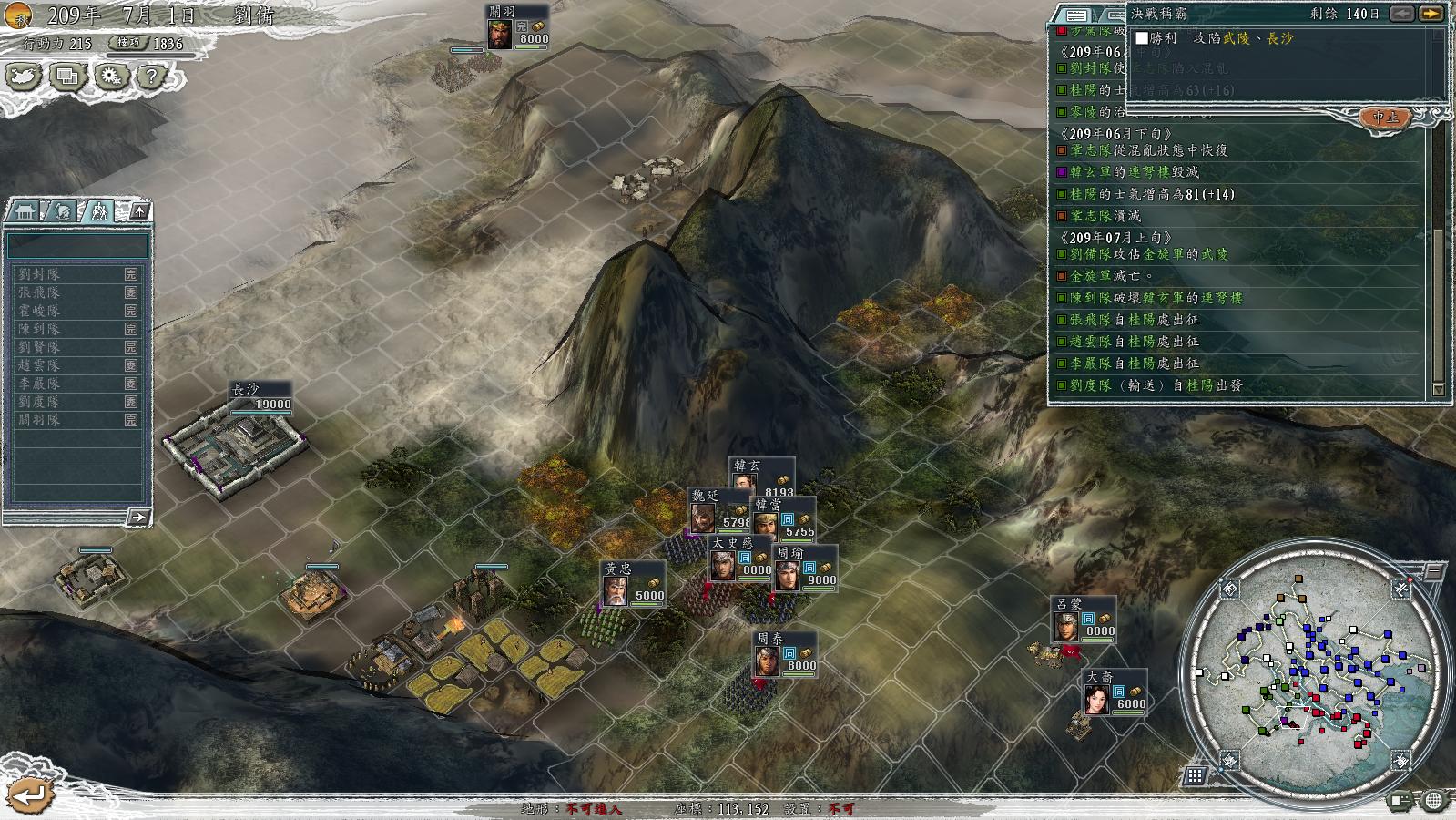Click the 中止 abort button
This screenshot has height=820, width=1456.
pos(1385,118)
